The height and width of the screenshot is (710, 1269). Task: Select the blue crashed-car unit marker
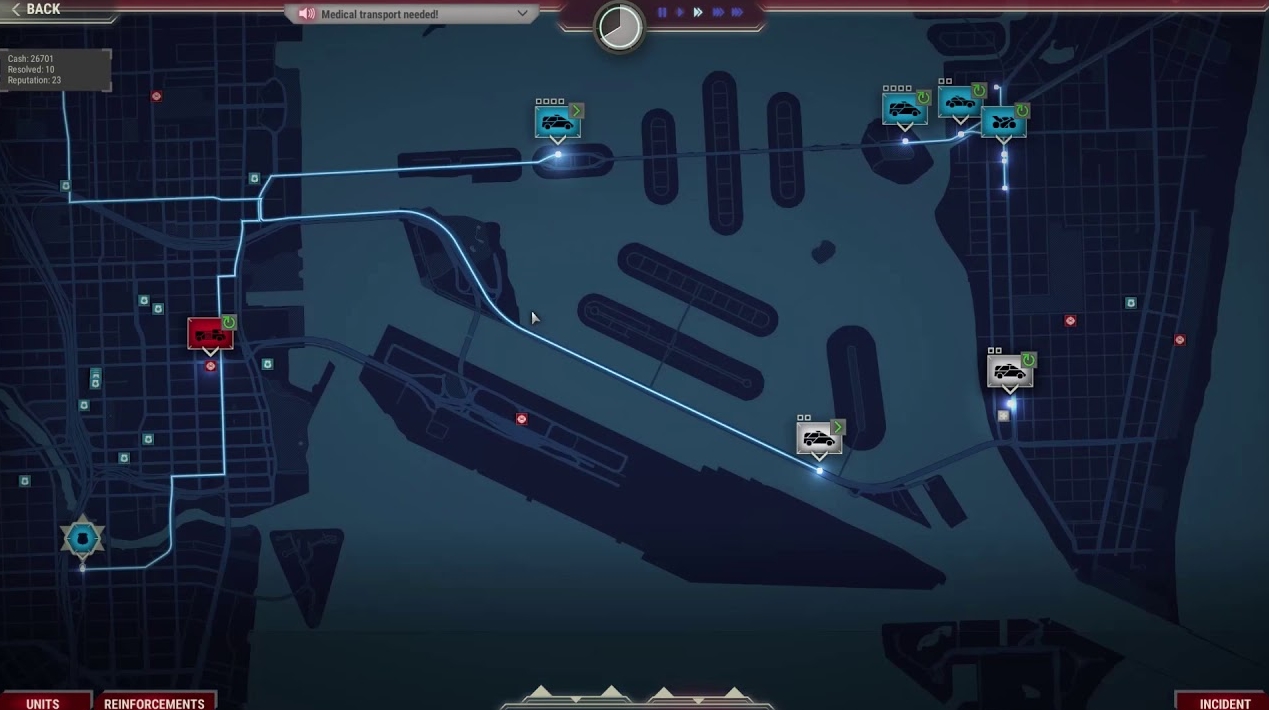1003,122
